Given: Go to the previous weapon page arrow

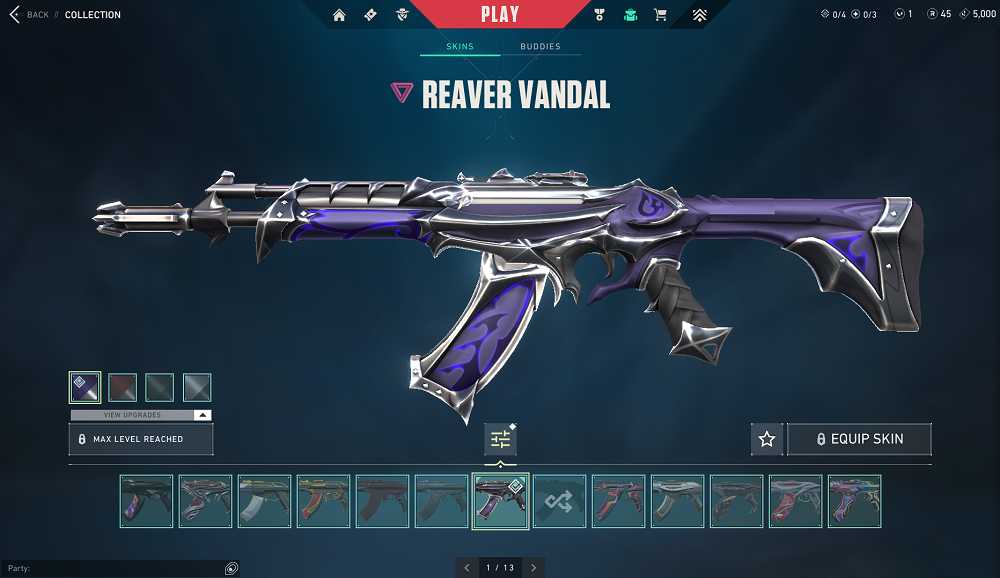Looking at the screenshot, I should [467, 568].
